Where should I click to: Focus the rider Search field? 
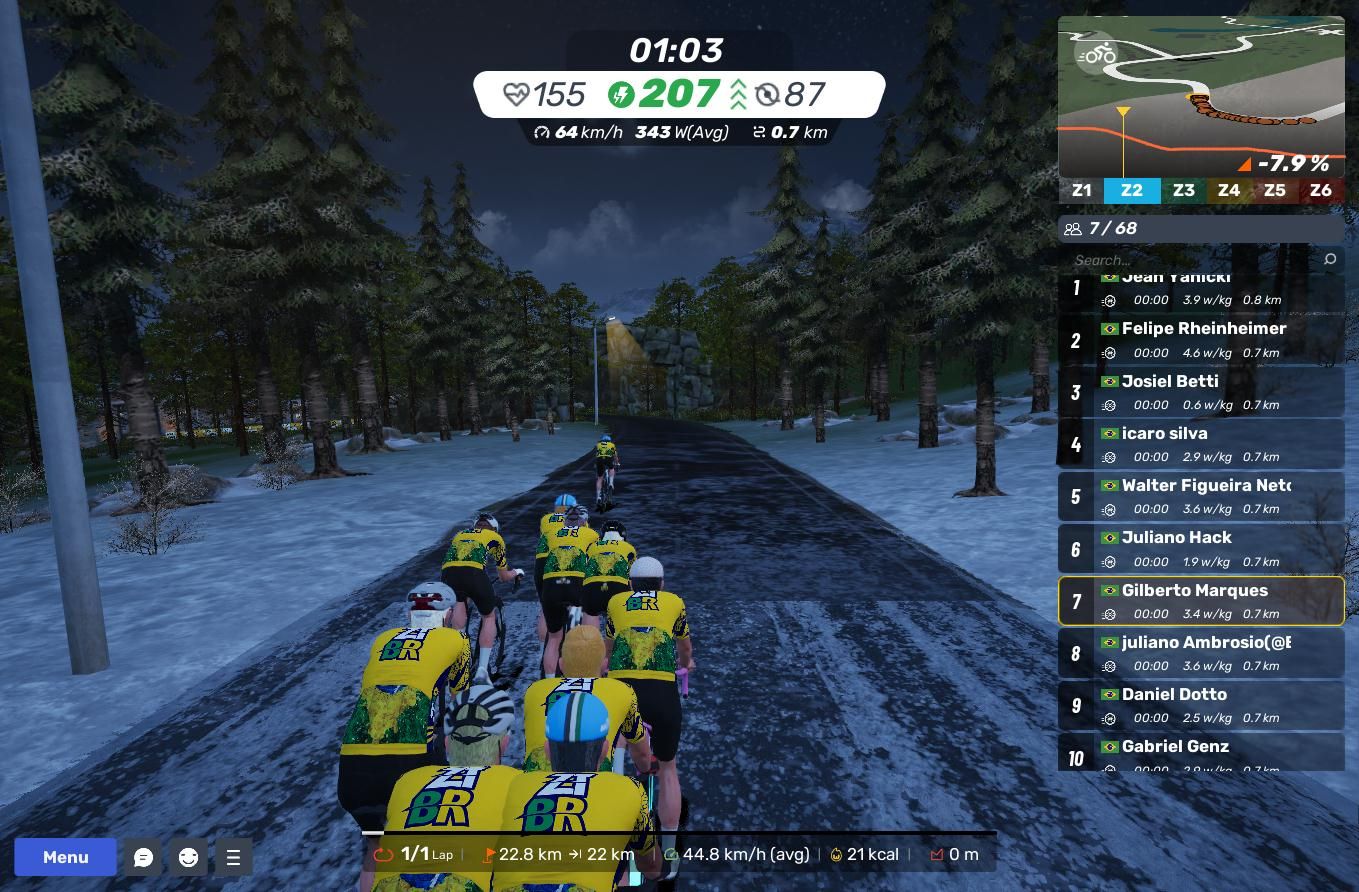1190,260
